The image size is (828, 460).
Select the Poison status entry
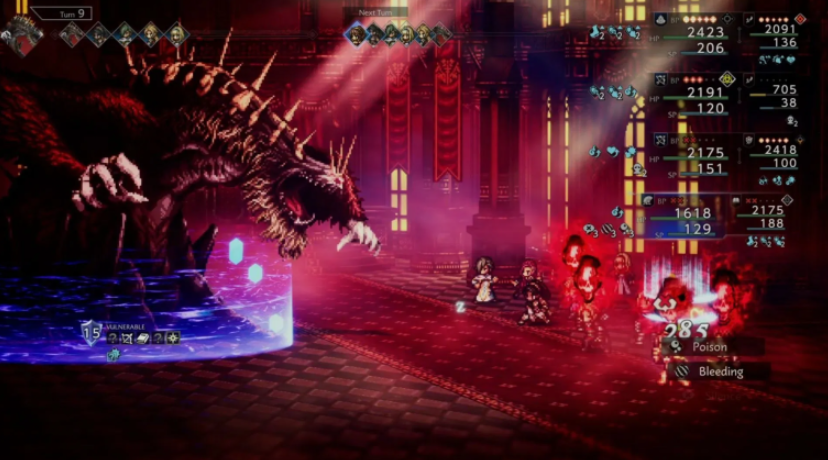click(x=710, y=346)
